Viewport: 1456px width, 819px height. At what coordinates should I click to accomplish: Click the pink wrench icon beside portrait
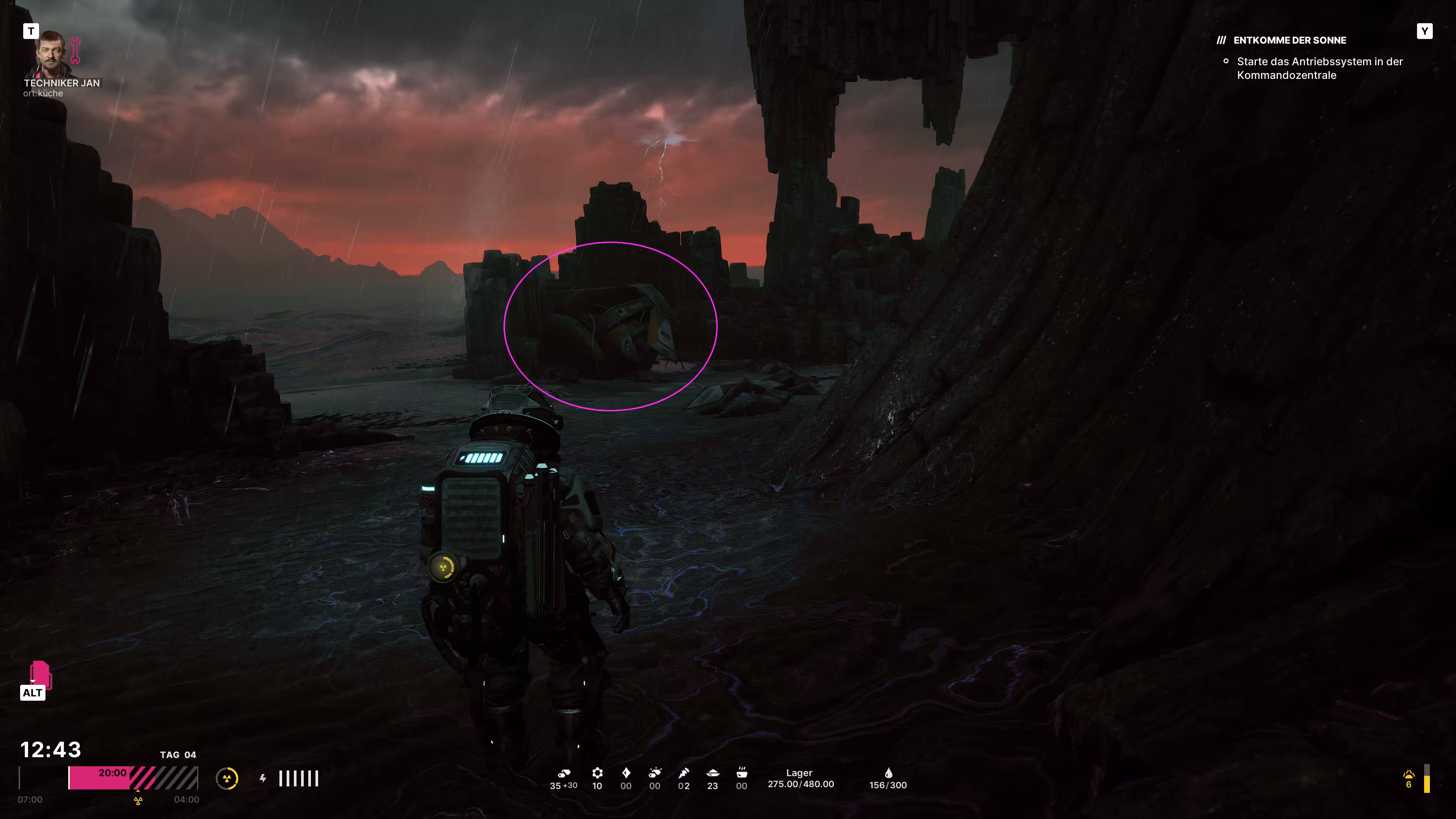click(x=75, y=50)
